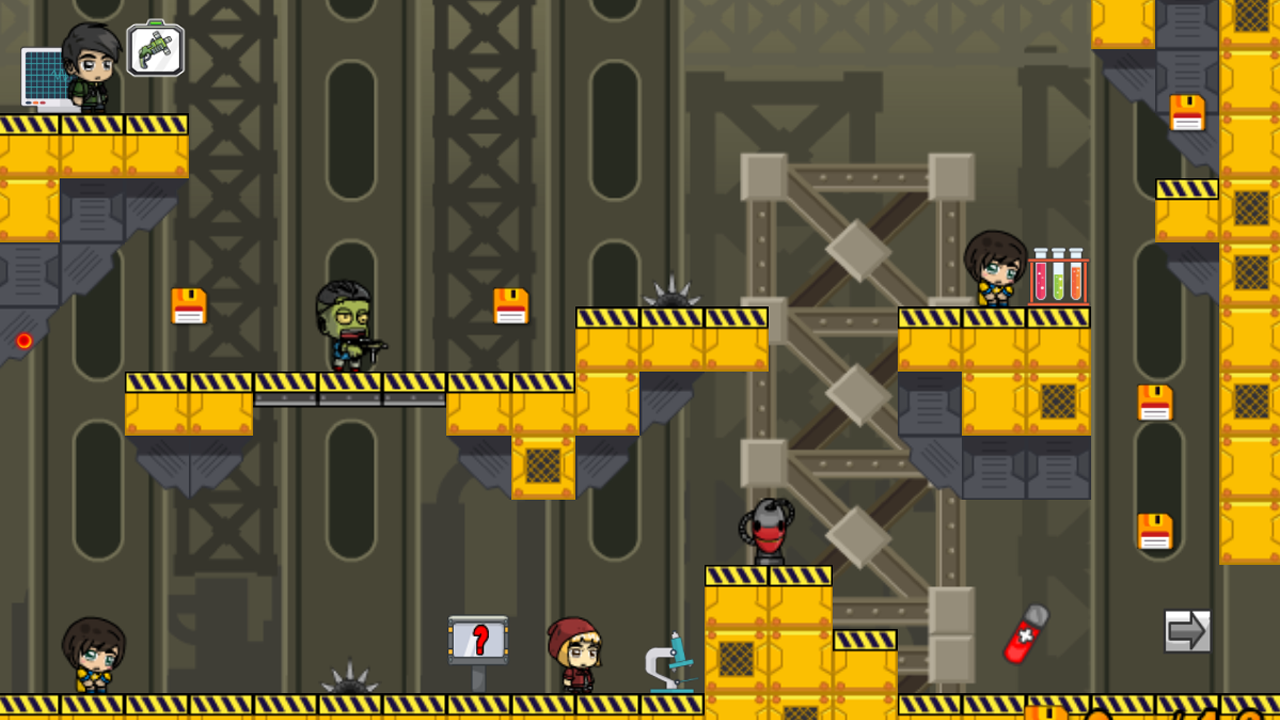Screen dimensions: 1280x720
Task: Toggle the red wall light on the left
Action: click(22, 341)
